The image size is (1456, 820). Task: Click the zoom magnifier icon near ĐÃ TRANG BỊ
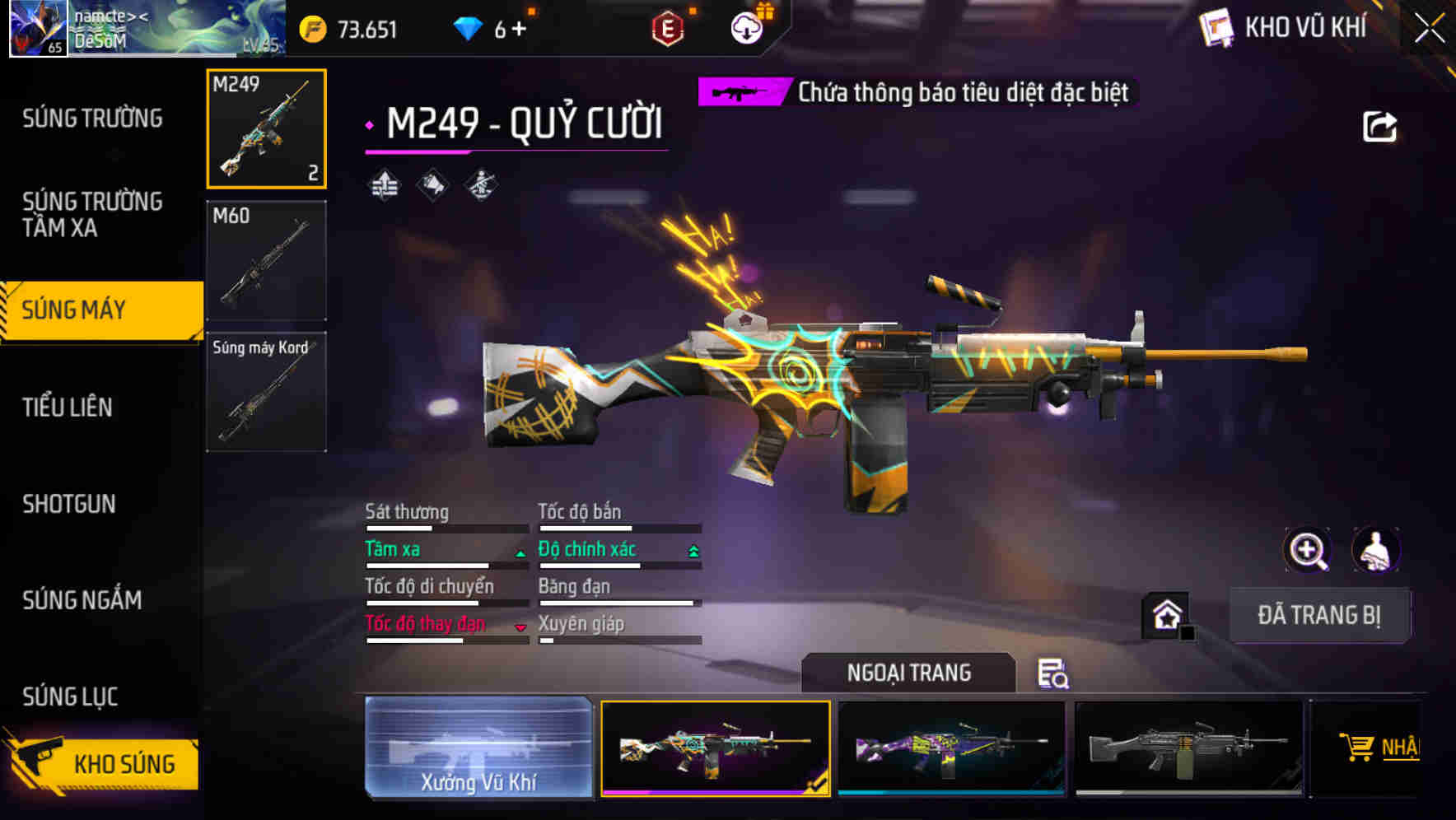pos(1308,550)
